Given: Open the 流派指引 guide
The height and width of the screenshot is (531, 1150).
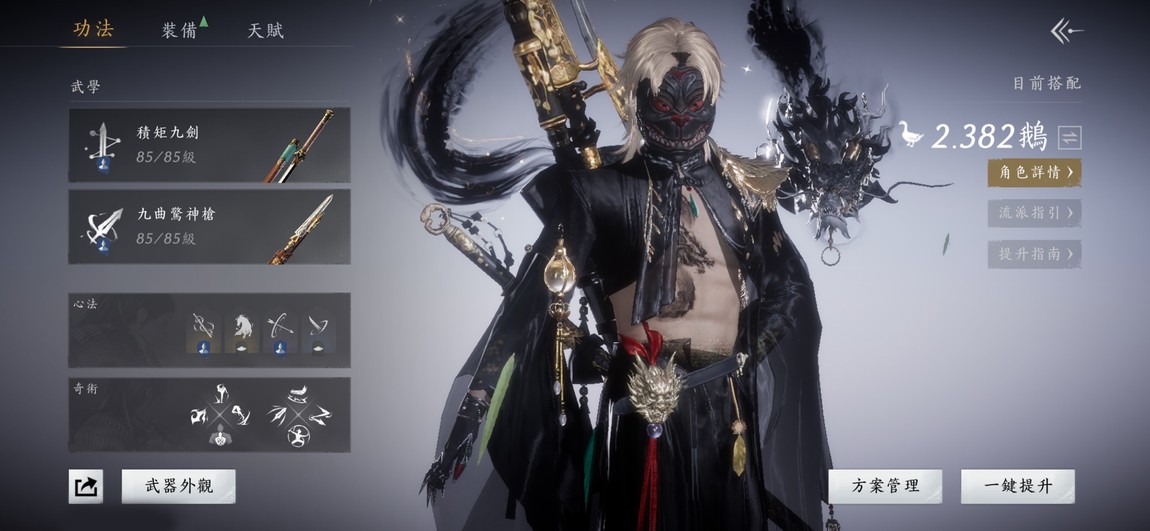Looking at the screenshot, I should pos(1034,213).
